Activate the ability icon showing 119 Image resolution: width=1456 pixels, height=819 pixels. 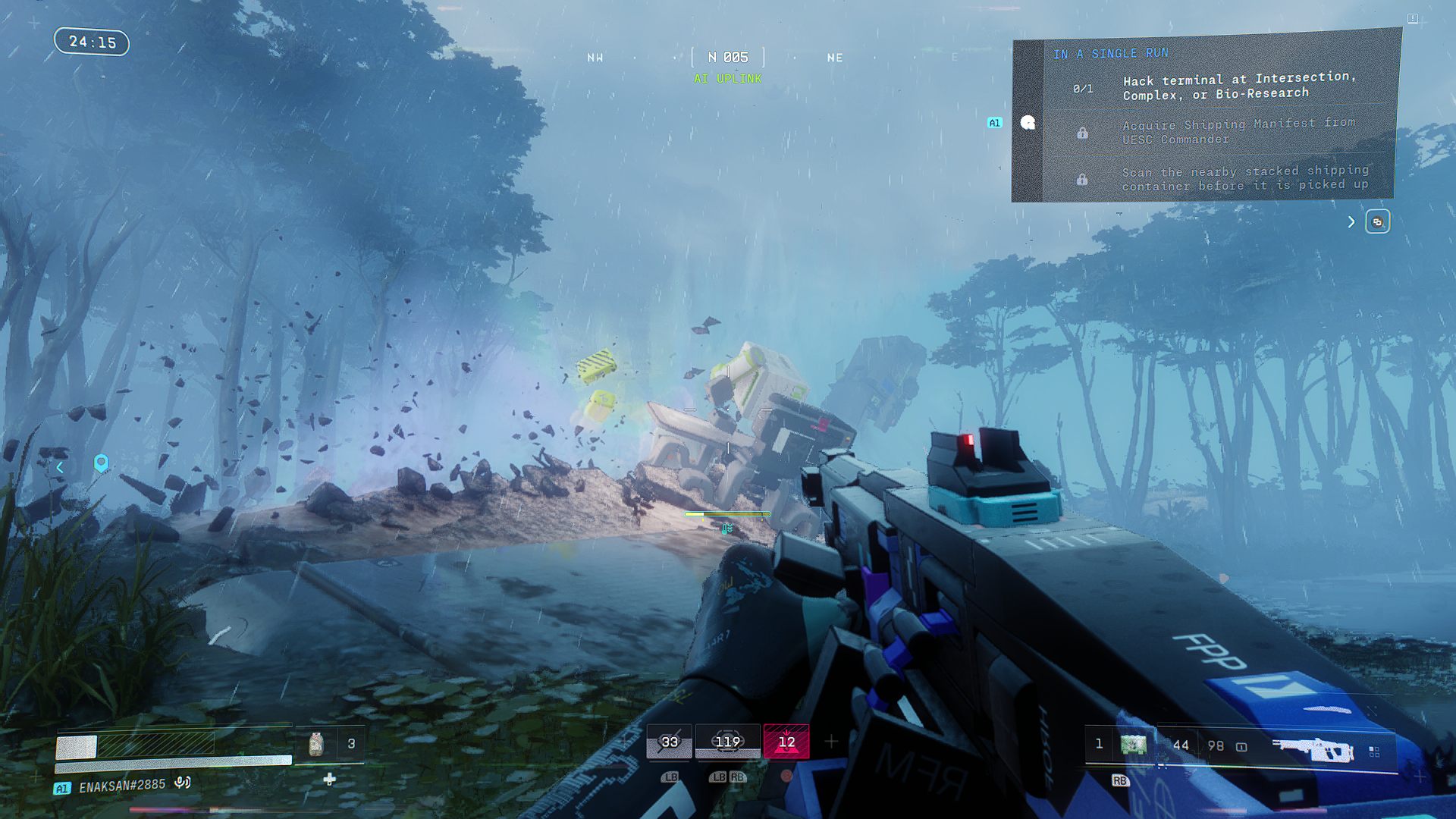pyautogui.click(x=727, y=742)
